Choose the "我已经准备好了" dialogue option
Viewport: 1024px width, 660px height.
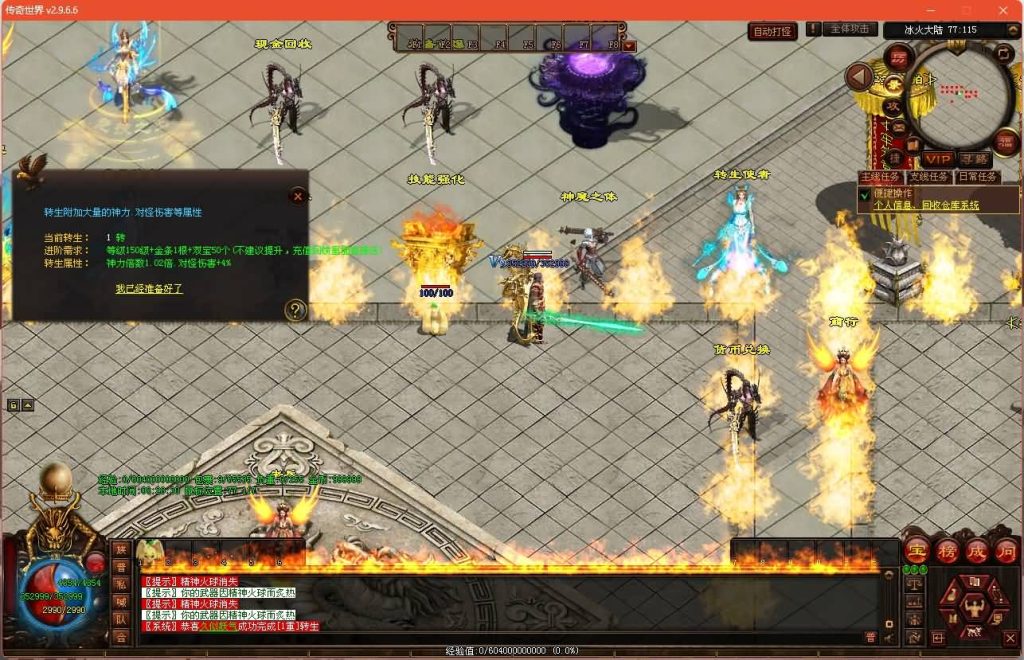pyautogui.click(x=149, y=288)
